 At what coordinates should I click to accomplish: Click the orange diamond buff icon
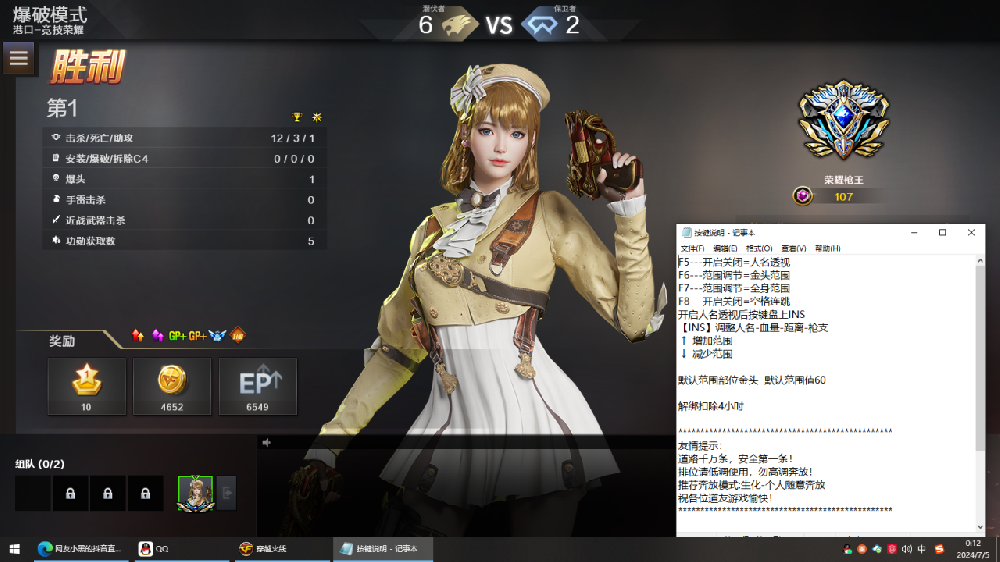coord(238,335)
